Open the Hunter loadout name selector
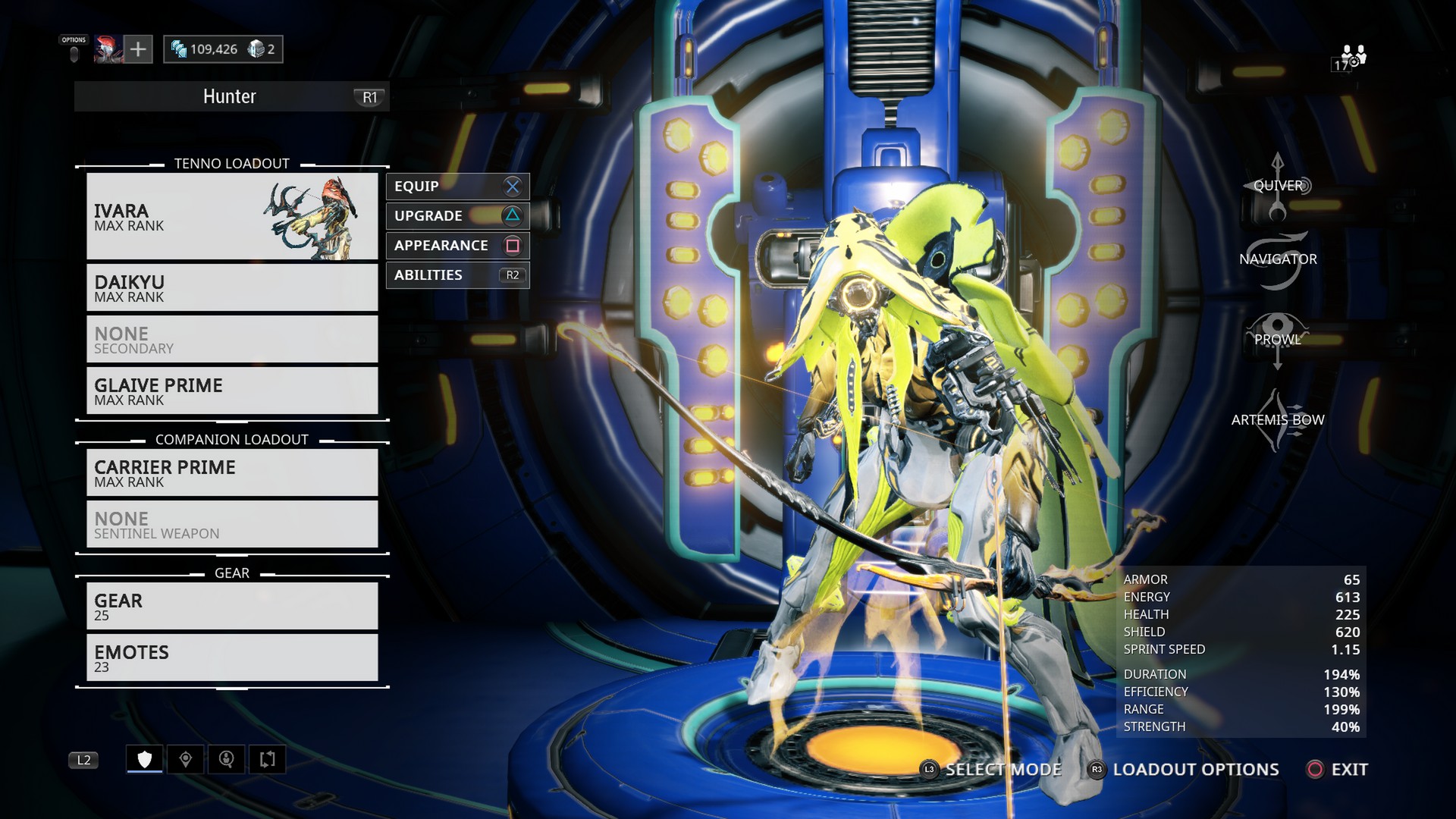Viewport: 1456px width, 819px height. tap(231, 97)
